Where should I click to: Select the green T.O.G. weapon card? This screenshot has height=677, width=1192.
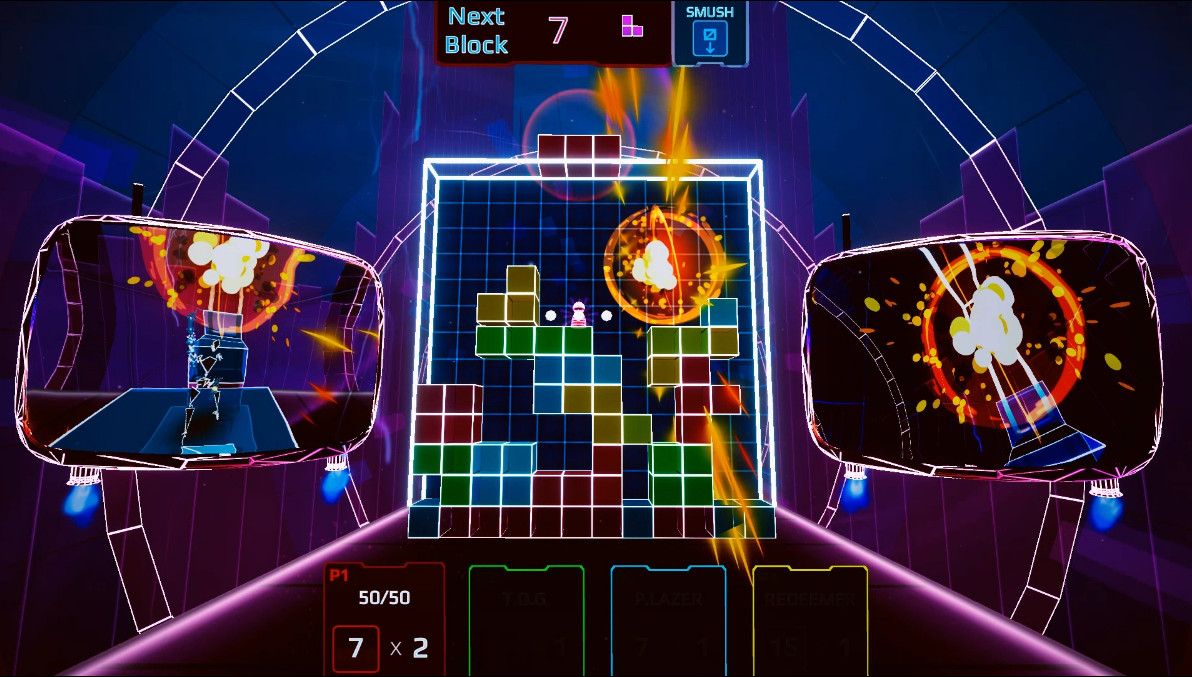(526, 620)
